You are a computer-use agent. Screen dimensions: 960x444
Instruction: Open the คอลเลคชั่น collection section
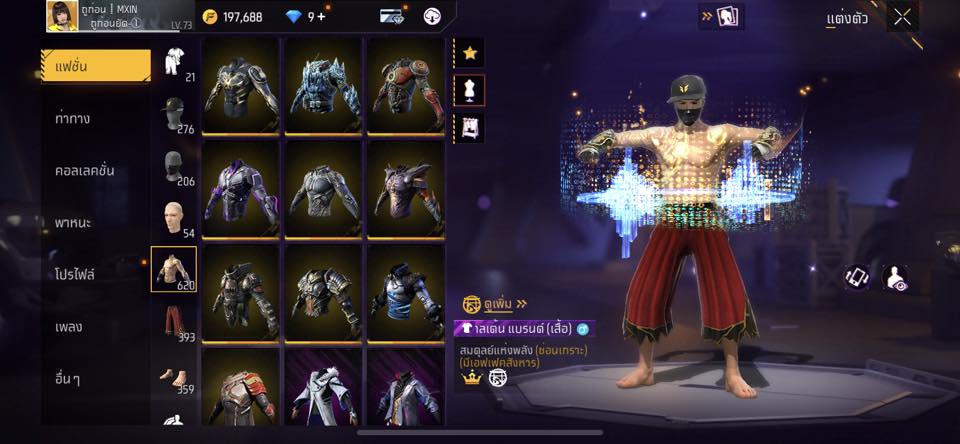click(x=84, y=170)
